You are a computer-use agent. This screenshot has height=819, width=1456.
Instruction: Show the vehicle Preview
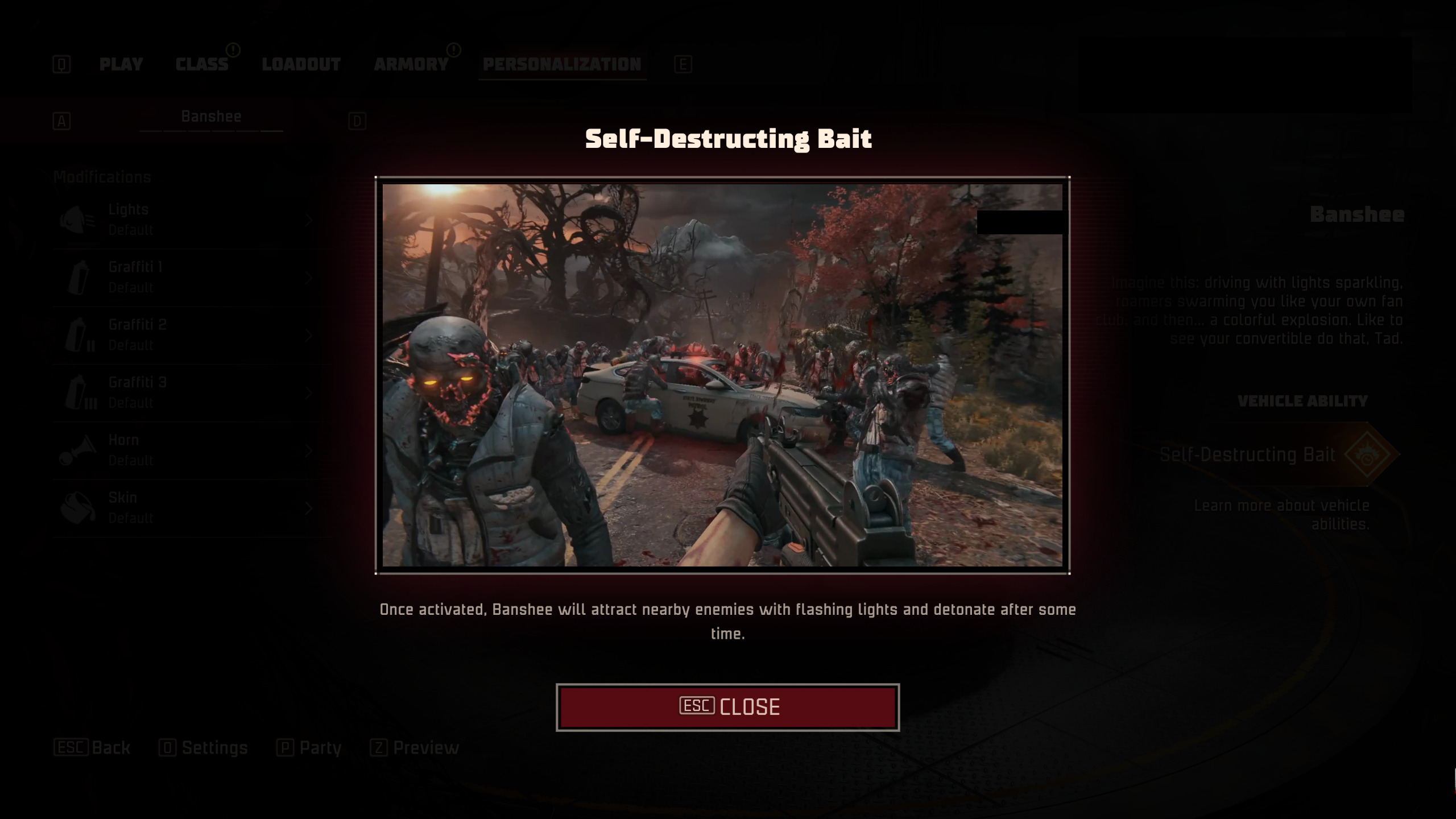coord(415,747)
